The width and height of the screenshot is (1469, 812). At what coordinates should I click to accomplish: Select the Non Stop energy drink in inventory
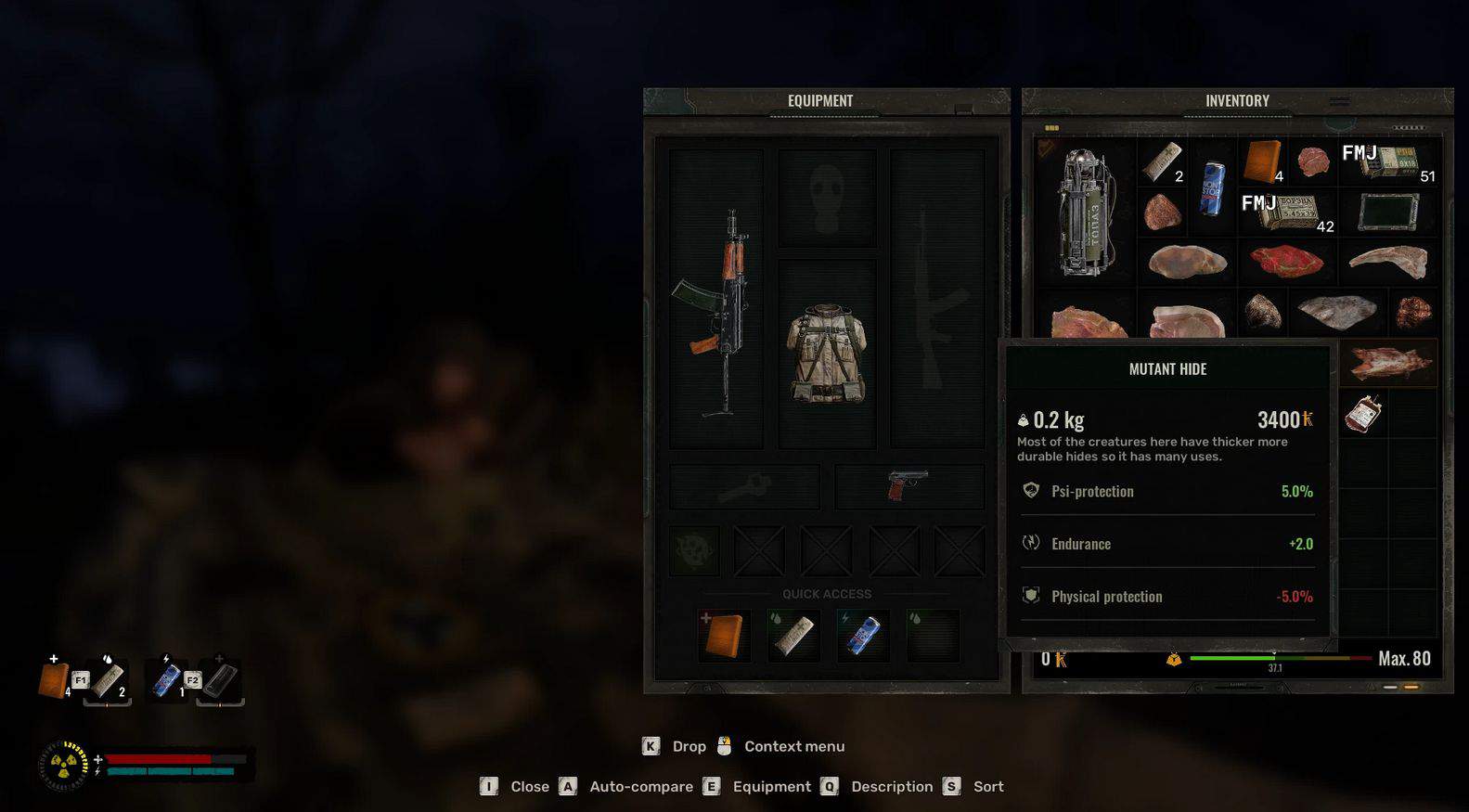[1212, 188]
